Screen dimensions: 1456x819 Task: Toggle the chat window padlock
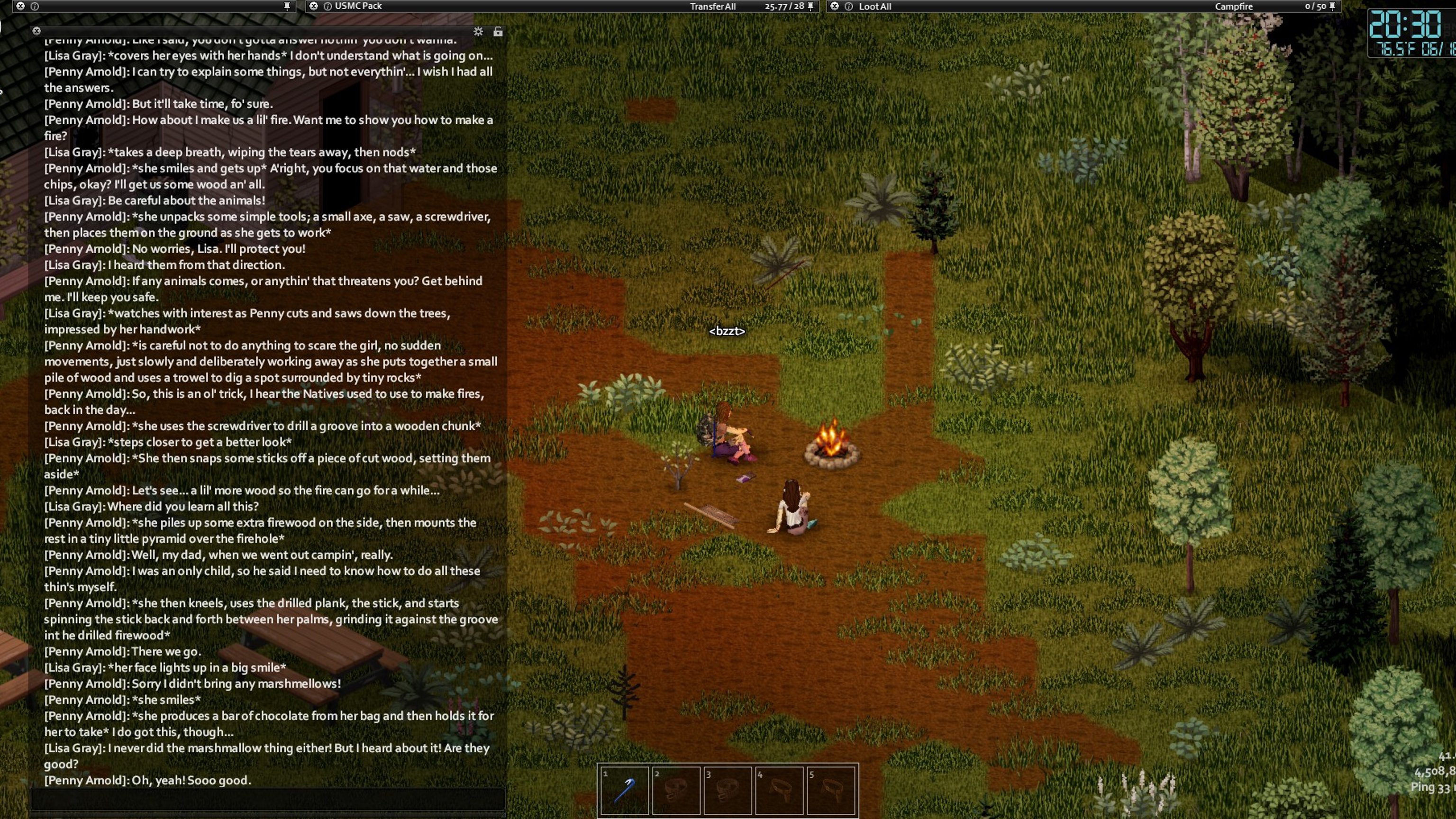[497, 31]
